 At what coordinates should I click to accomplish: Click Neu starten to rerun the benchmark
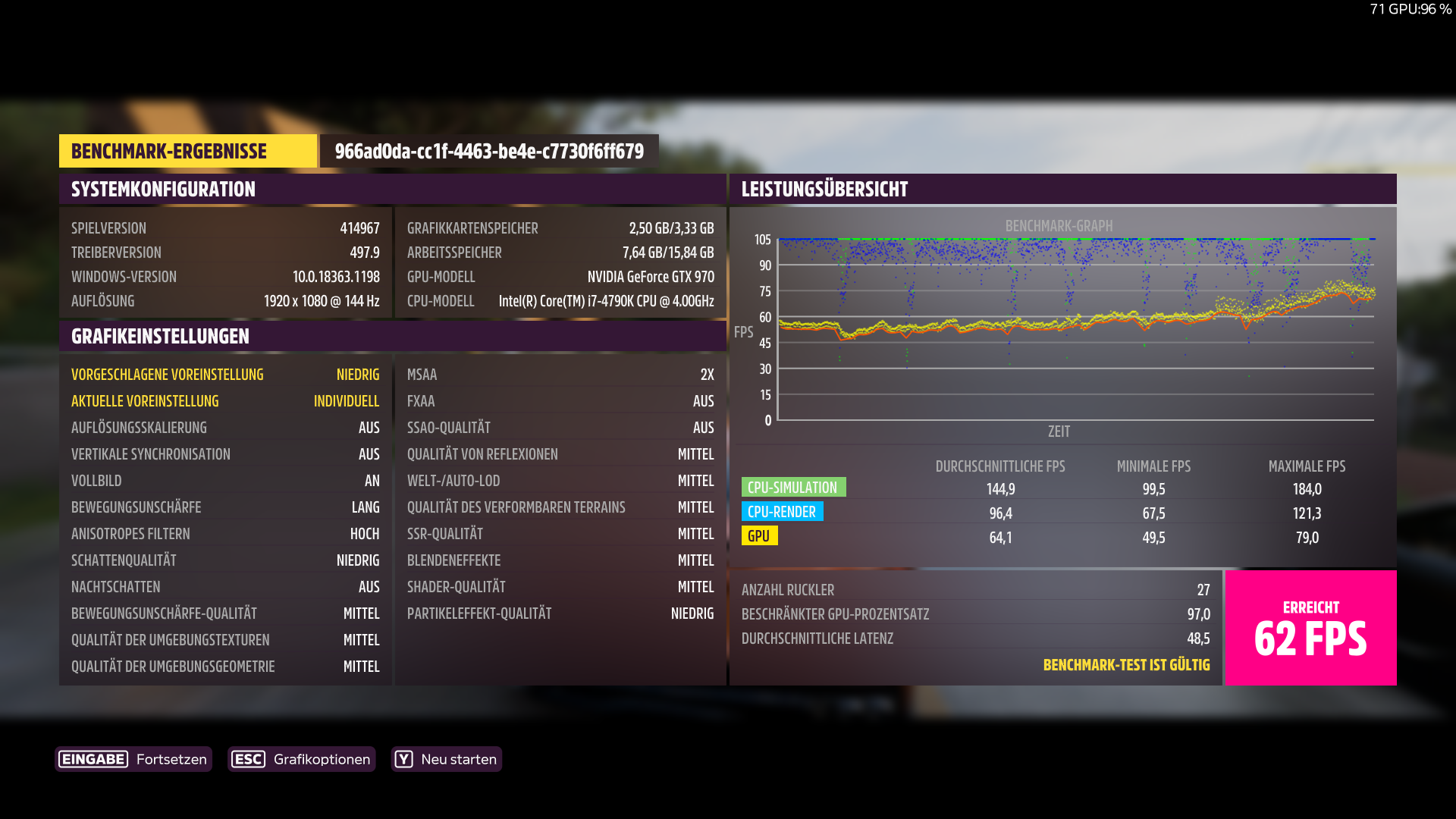459,759
